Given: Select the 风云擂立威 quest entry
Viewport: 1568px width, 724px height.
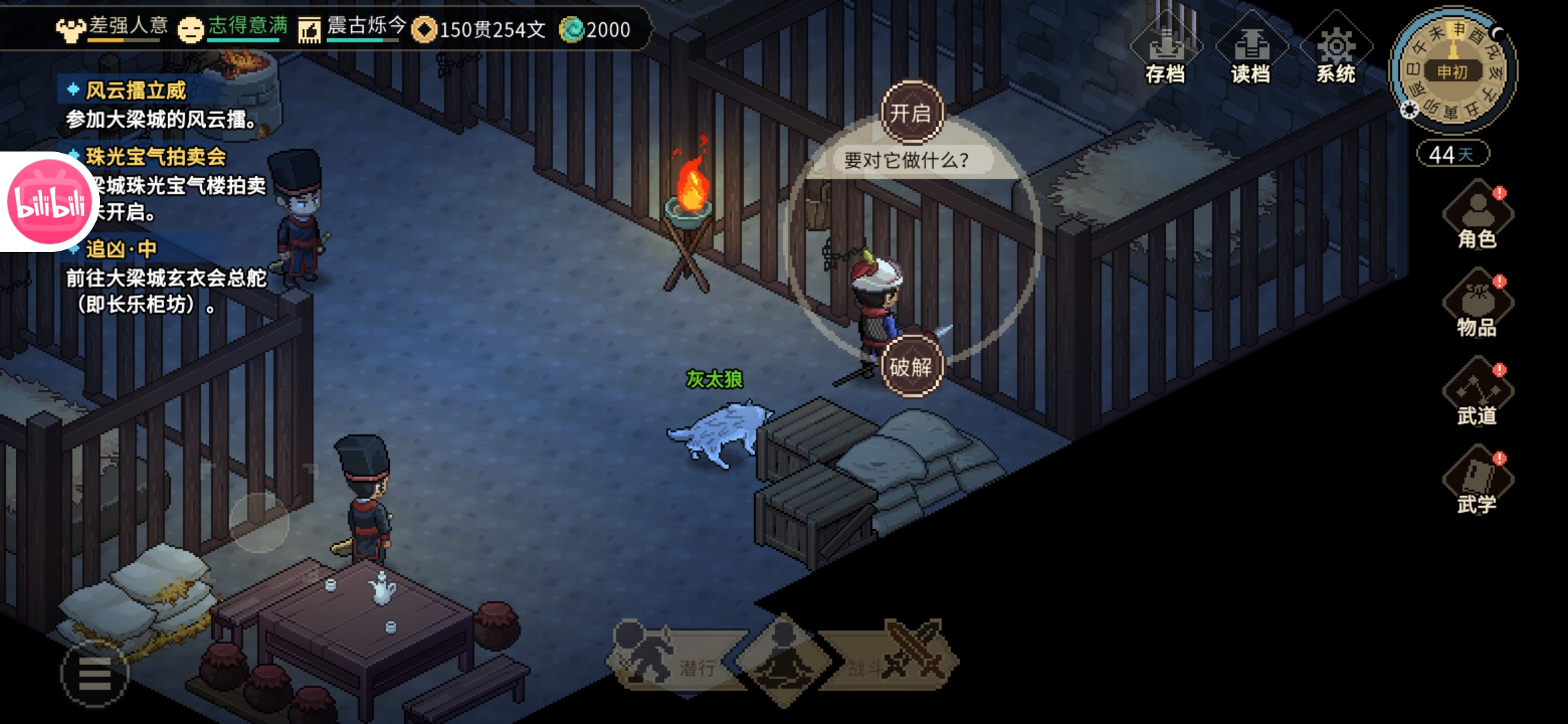Looking at the screenshot, I should 136,90.
